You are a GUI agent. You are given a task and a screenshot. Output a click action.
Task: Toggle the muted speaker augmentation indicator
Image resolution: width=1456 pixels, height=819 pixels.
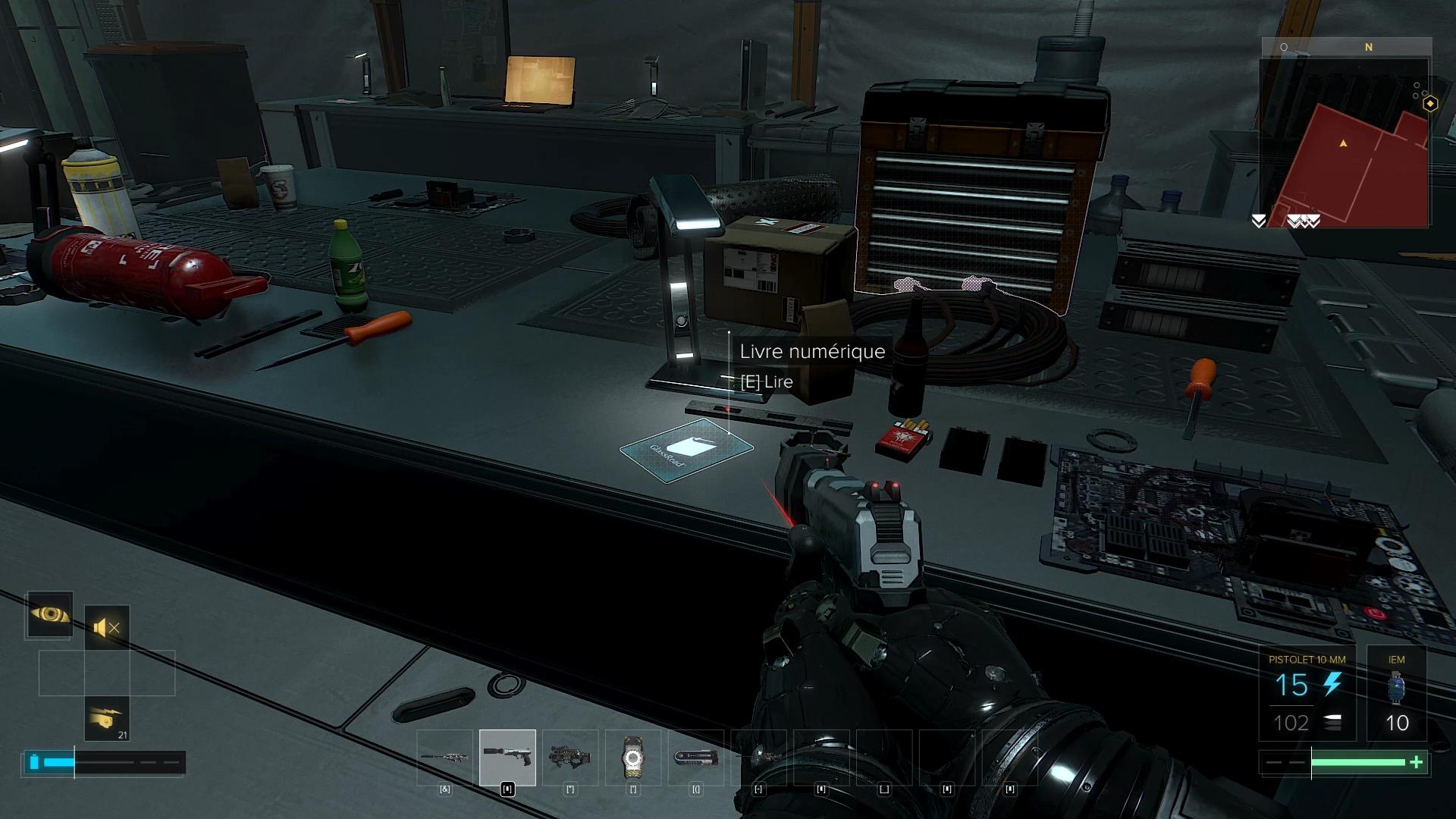[106, 626]
